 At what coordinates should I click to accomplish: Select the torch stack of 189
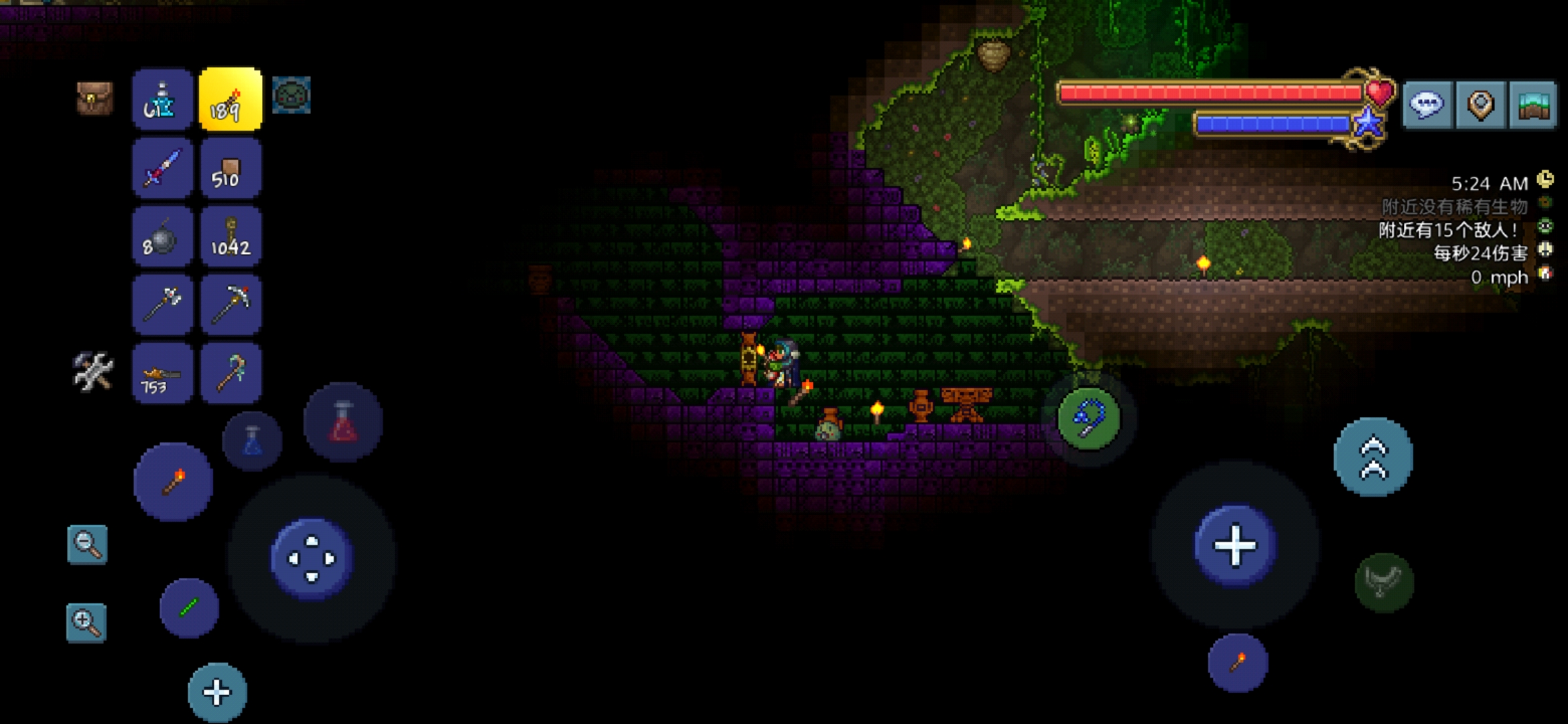point(231,99)
